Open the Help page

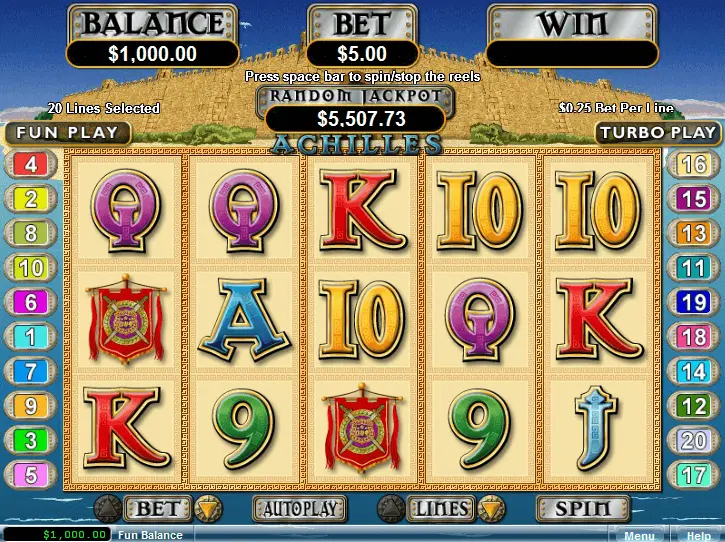click(698, 535)
